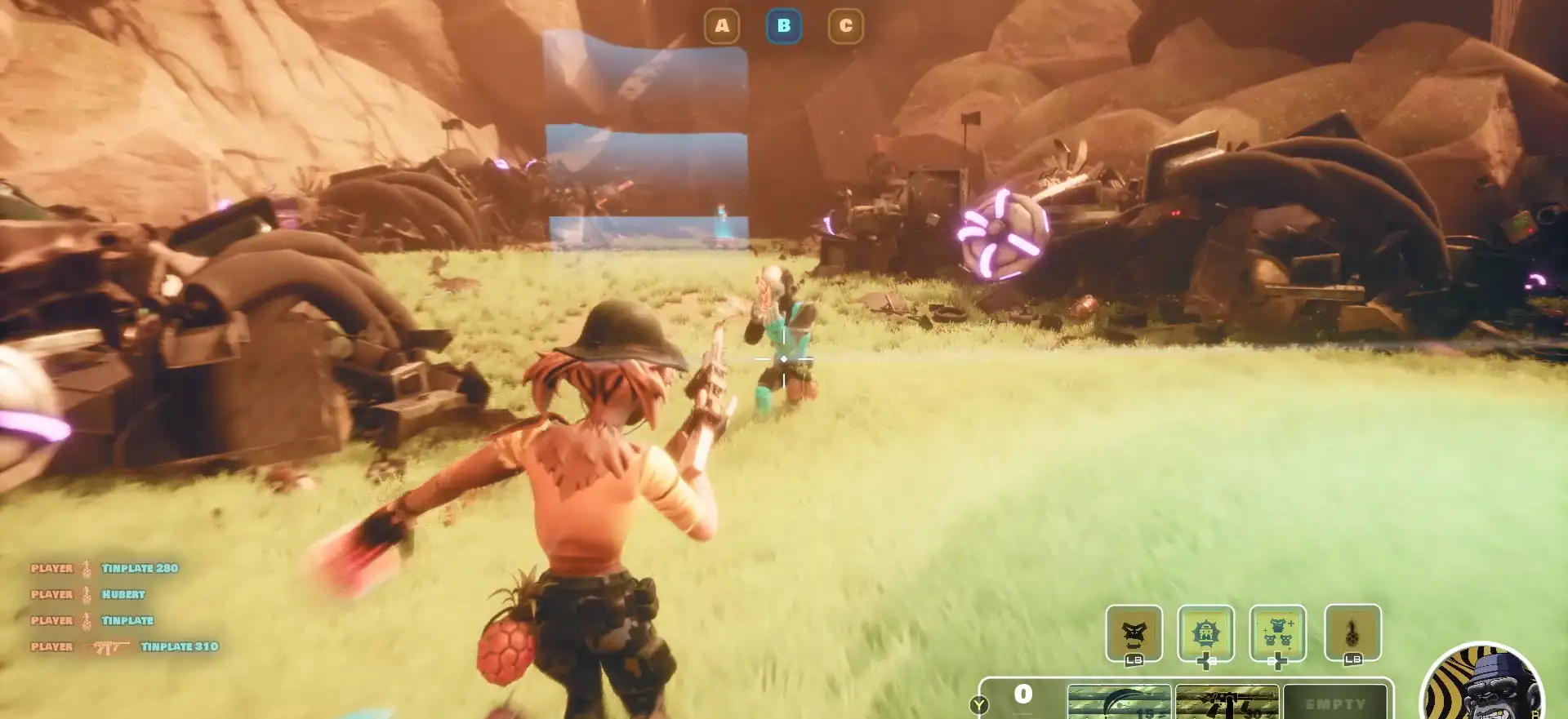Select the assault rifle weapon slot
1568x719 pixels.
[1227, 702]
